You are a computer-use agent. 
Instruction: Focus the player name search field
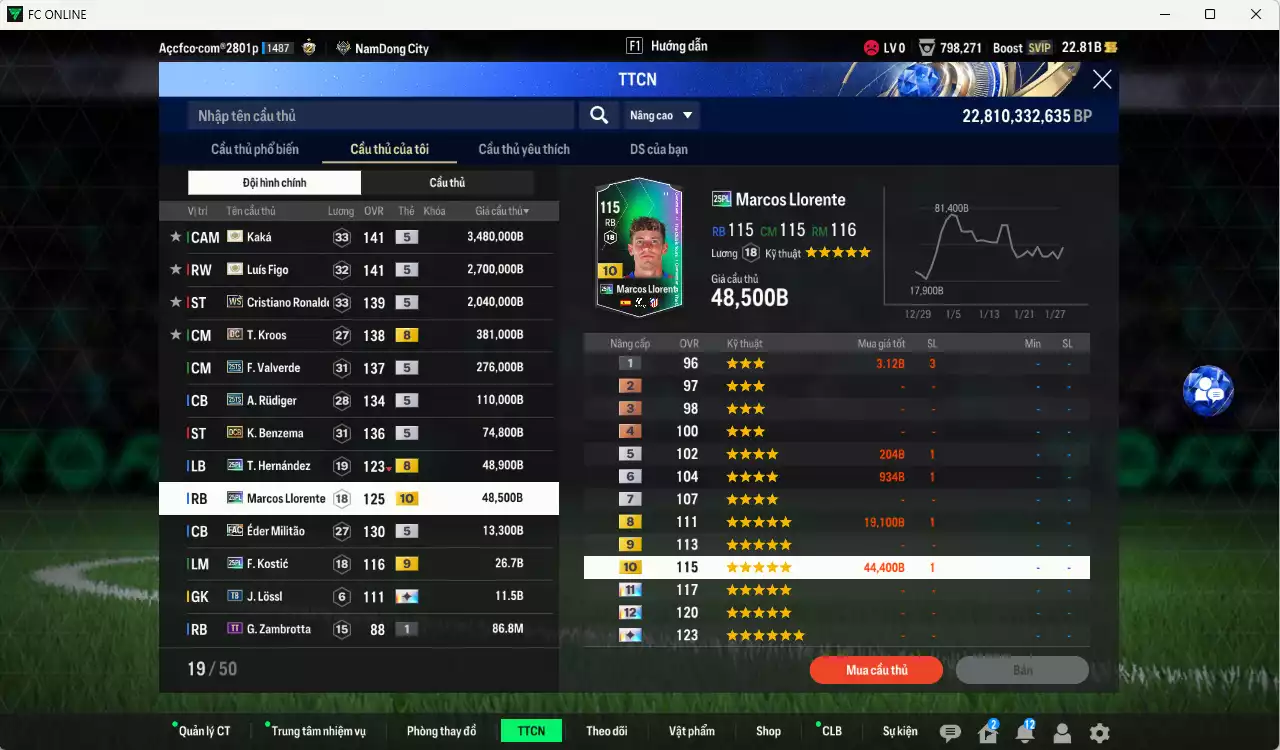point(380,116)
